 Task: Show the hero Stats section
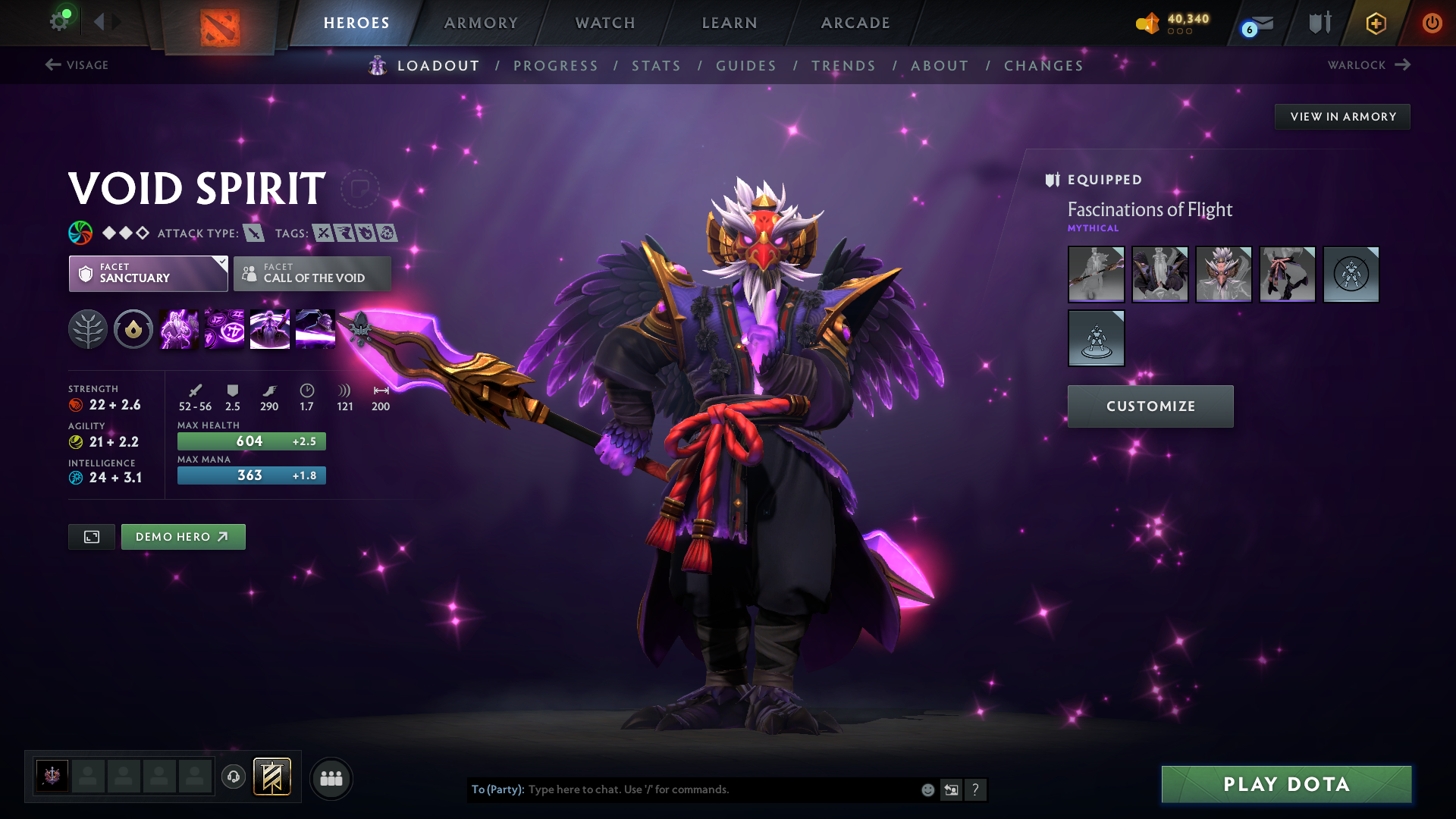(x=656, y=66)
